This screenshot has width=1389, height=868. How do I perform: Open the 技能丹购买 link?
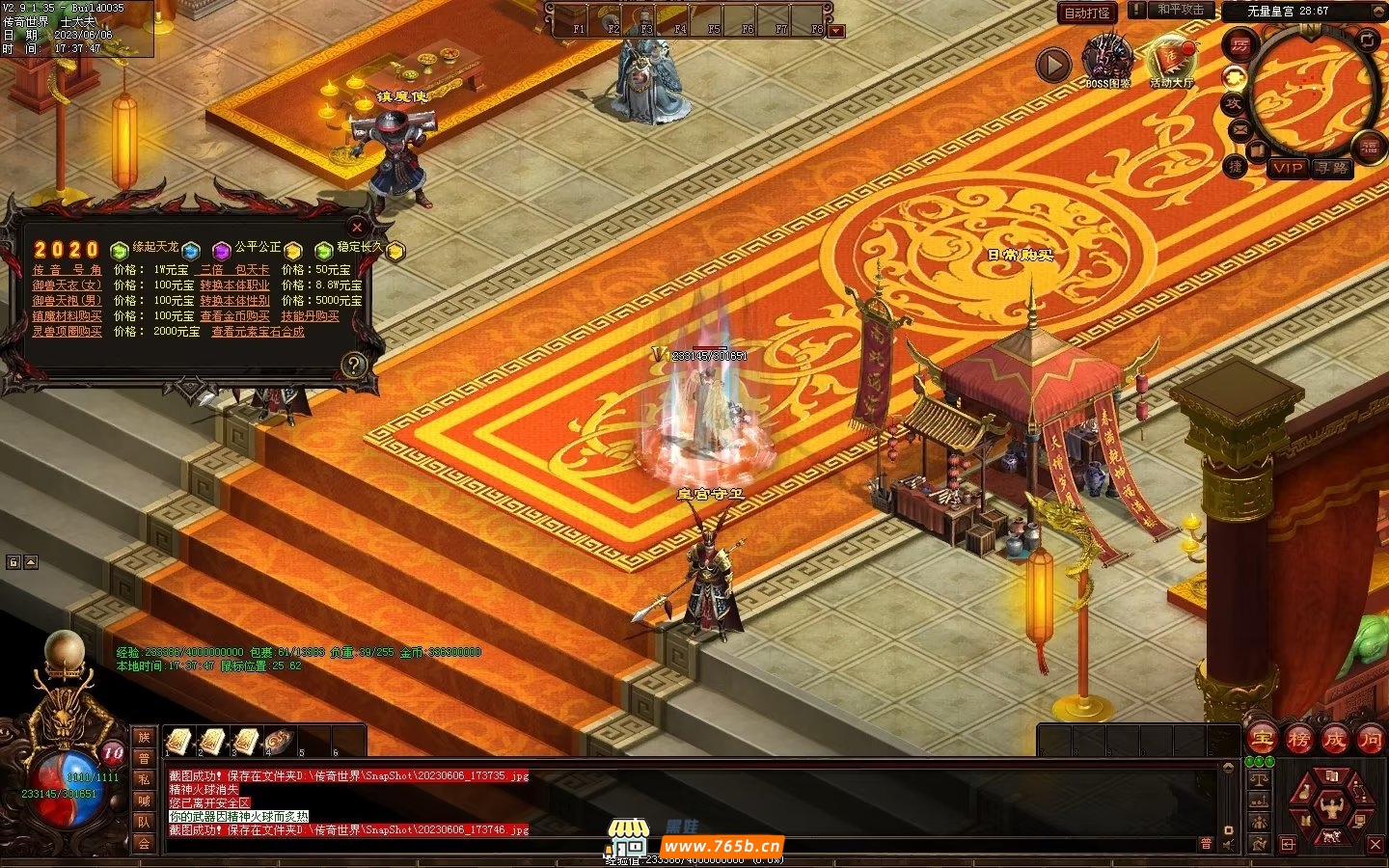pyautogui.click(x=310, y=316)
